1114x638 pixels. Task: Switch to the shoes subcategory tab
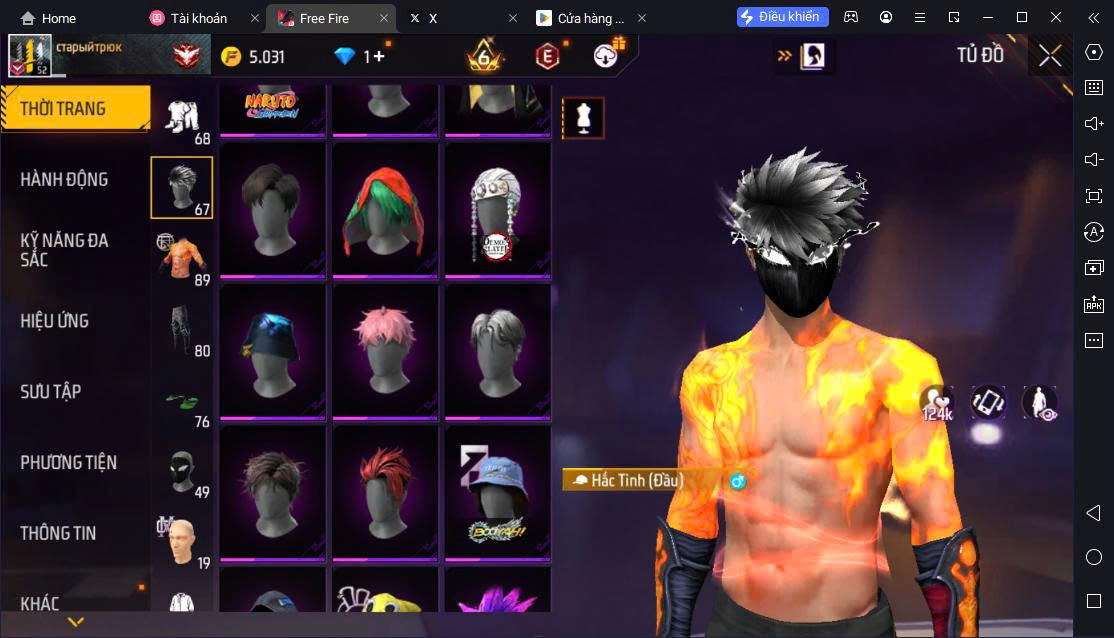point(181,400)
